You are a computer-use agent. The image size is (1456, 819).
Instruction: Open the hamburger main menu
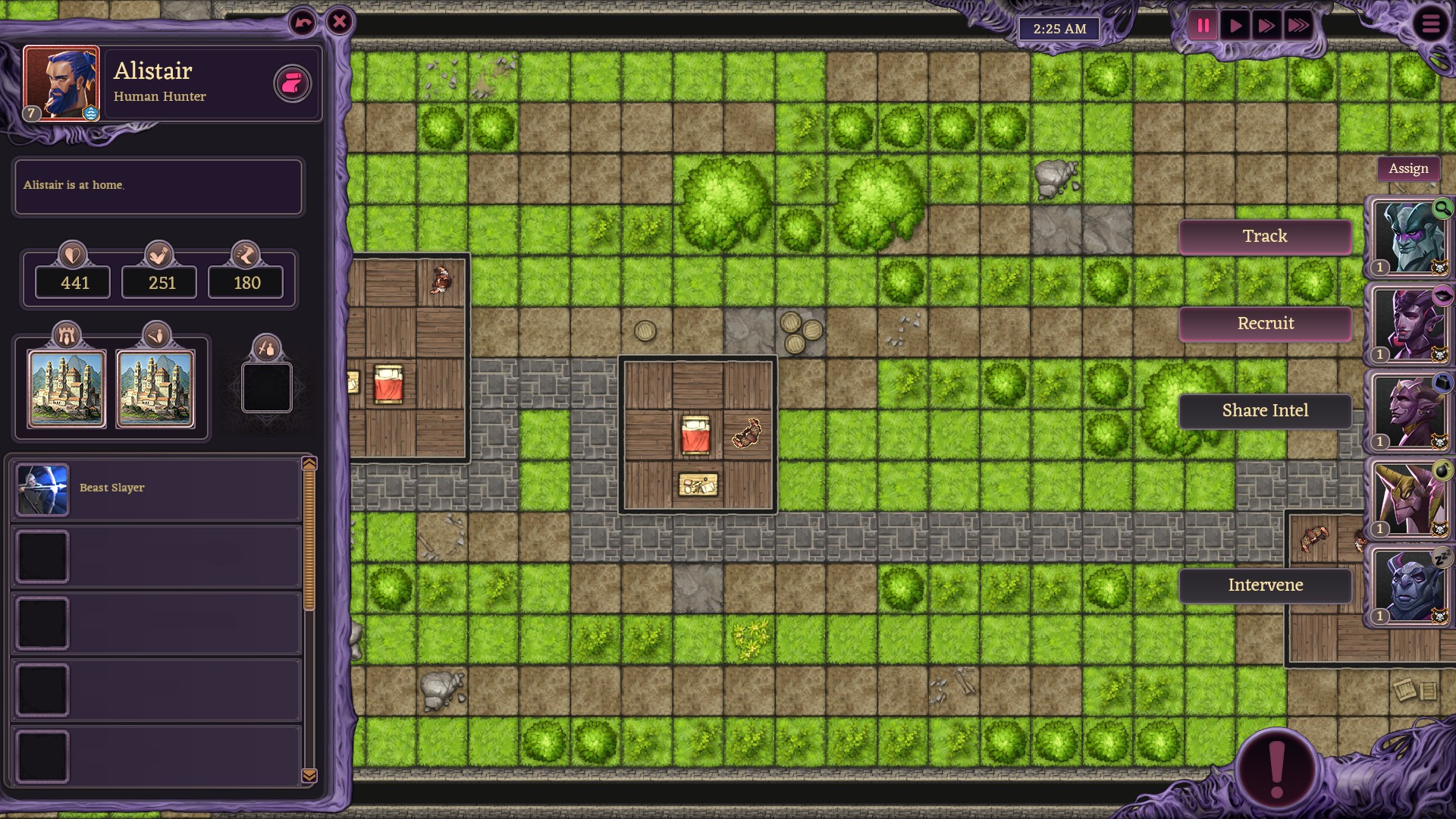click(1430, 24)
